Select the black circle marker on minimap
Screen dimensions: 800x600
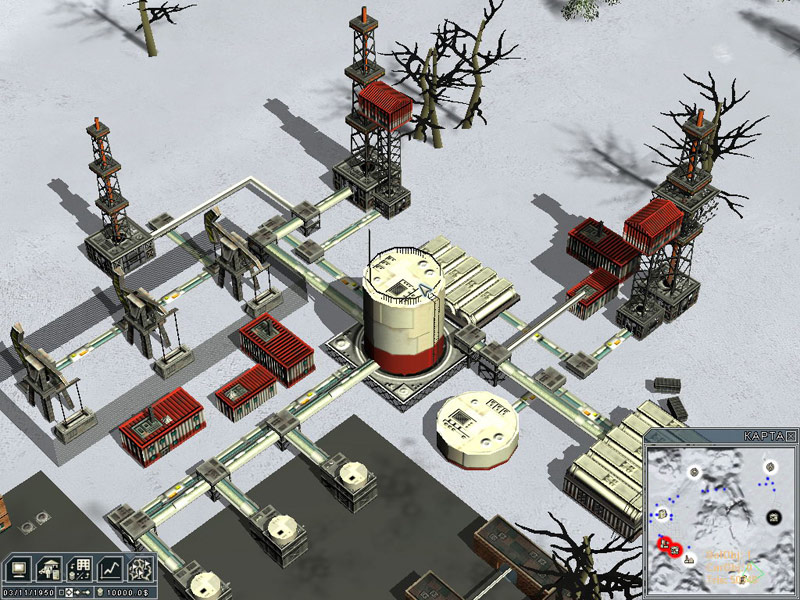click(774, 515)
